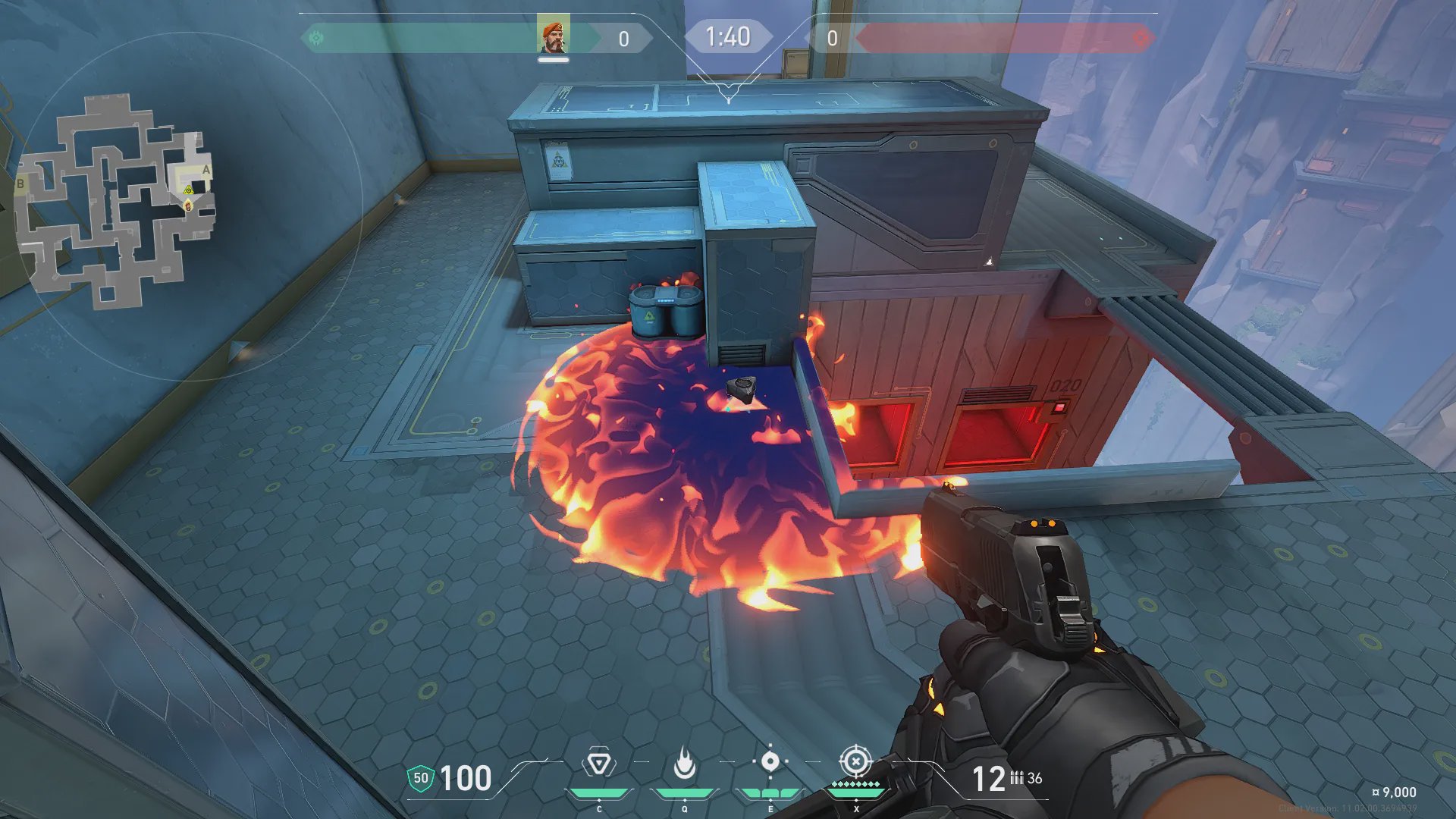The height and width of the screenshot is (819, 1456).
Task: Use the Incendiary flame ability icon
Action: click(x=685, y=764)
